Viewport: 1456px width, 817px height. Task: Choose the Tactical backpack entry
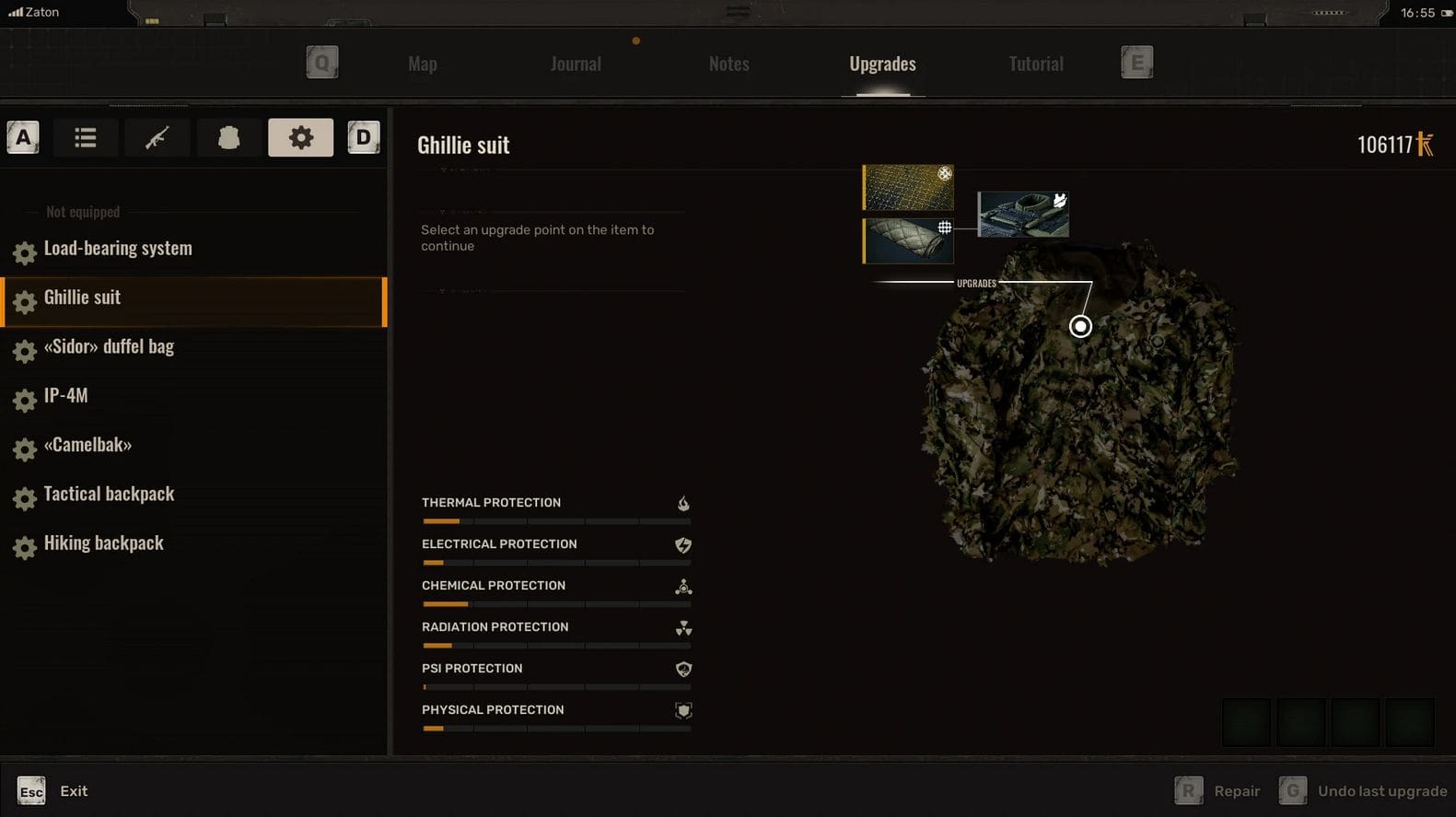(x=109, y=495)
